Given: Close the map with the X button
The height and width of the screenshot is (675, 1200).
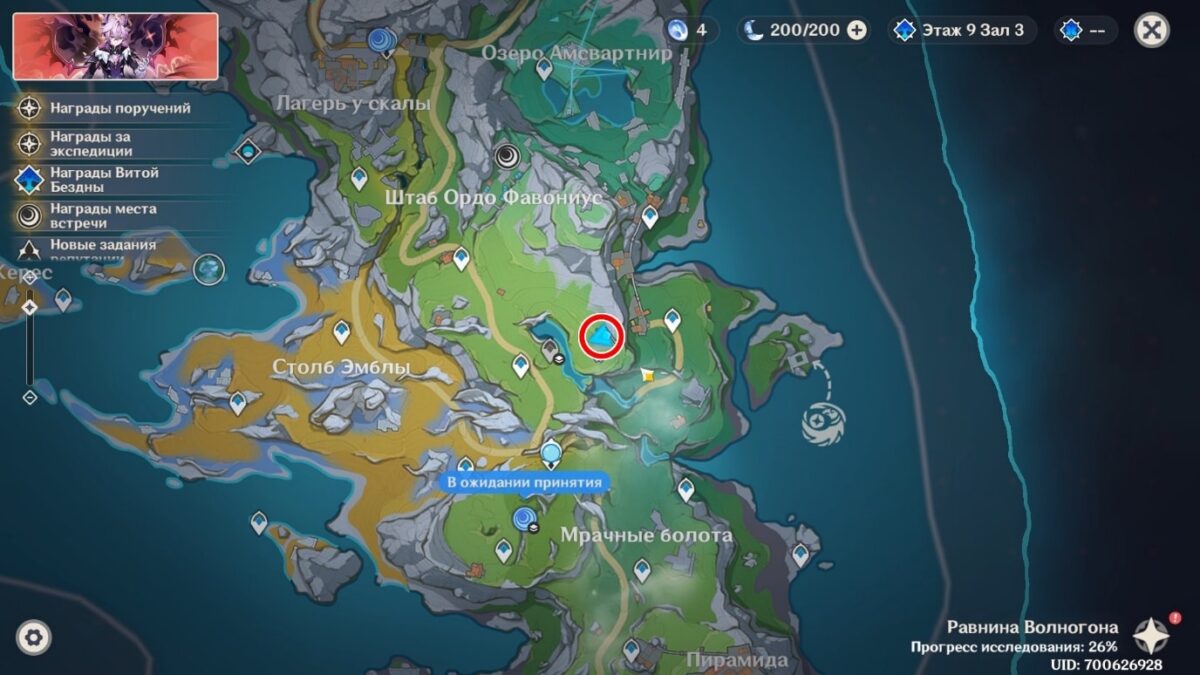Looking at the screenshot, I should point(1152,30).
